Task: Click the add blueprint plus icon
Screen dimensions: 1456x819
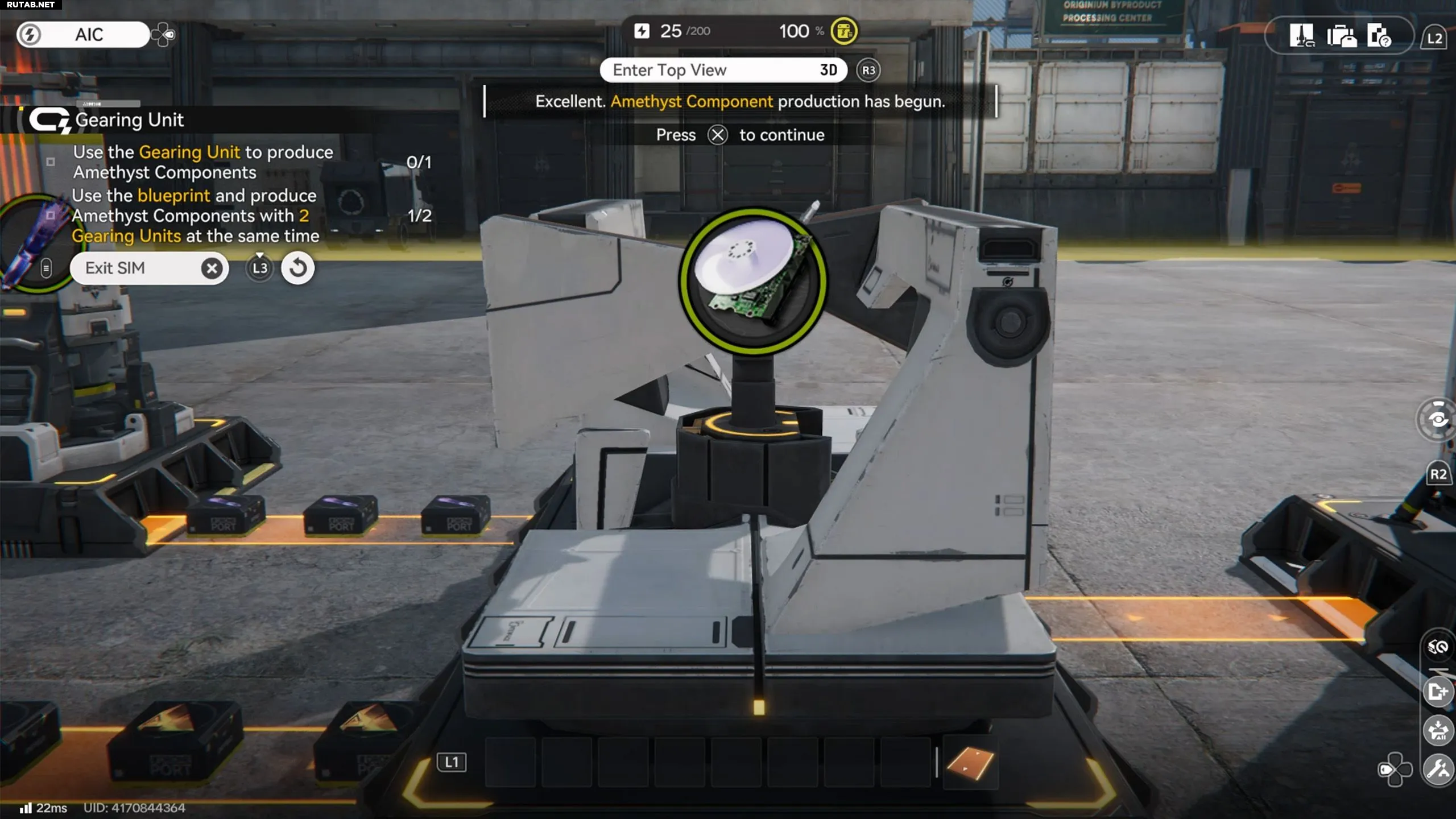Action: (x=1437, y=692)
